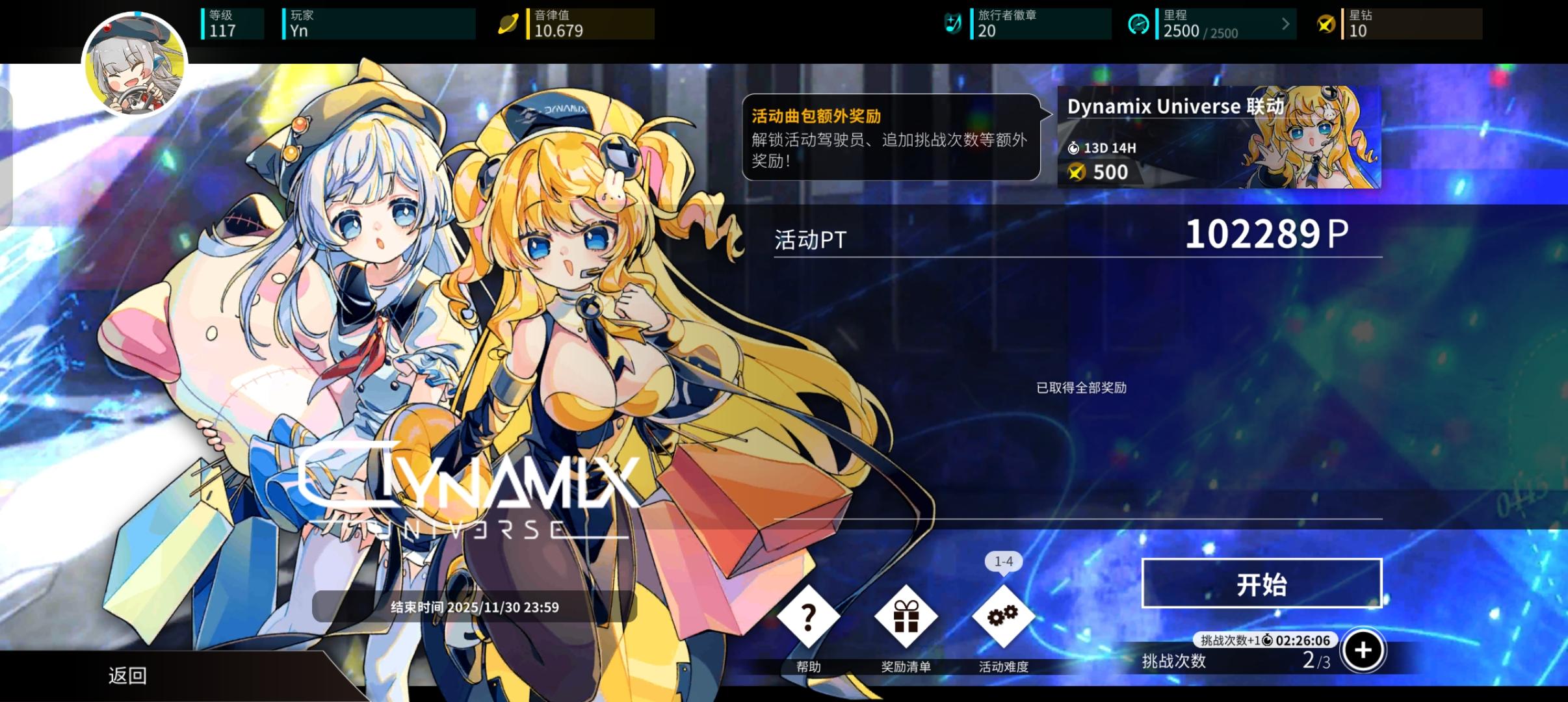
Task: Expand 里程 details via right chevron
Action: [1285, 23]
